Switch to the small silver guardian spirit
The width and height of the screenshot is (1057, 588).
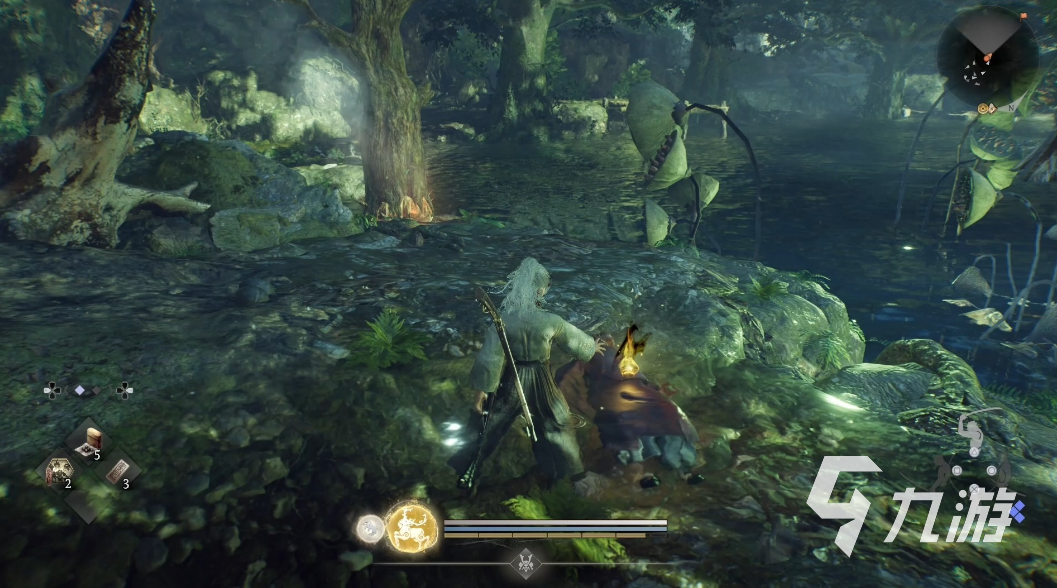(x=371, y=526)
